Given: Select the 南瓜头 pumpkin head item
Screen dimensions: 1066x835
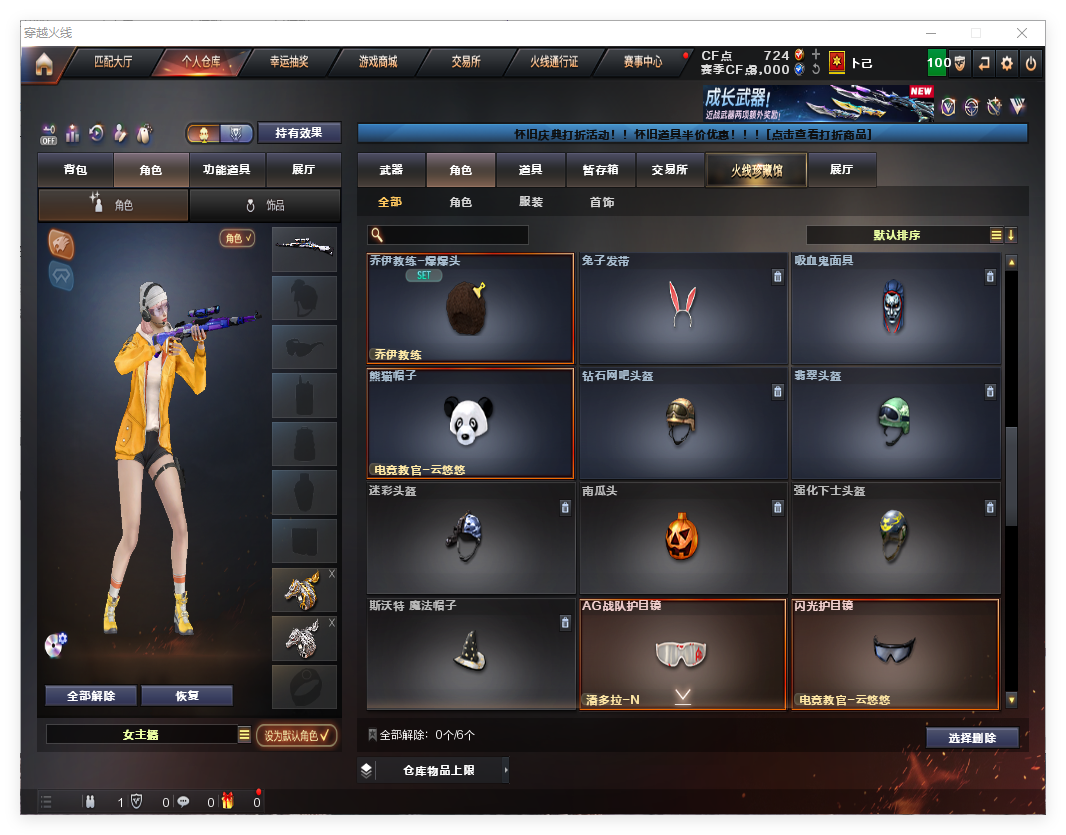Looking at the screenshot, I should [683, 539].
